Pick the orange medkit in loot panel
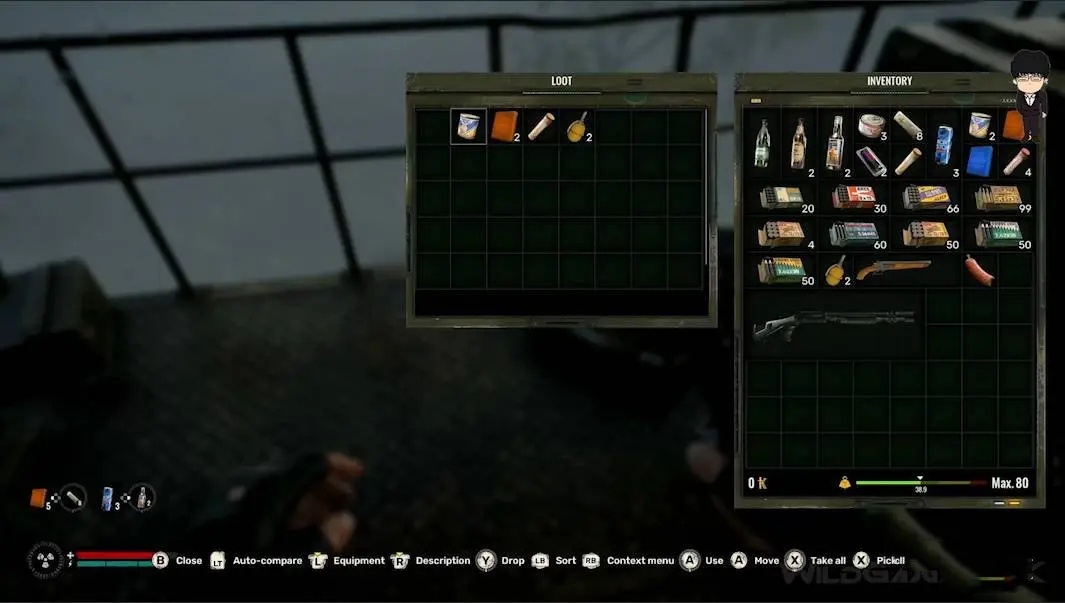This screenshot has width=1065, height=603. pos(505,126)
